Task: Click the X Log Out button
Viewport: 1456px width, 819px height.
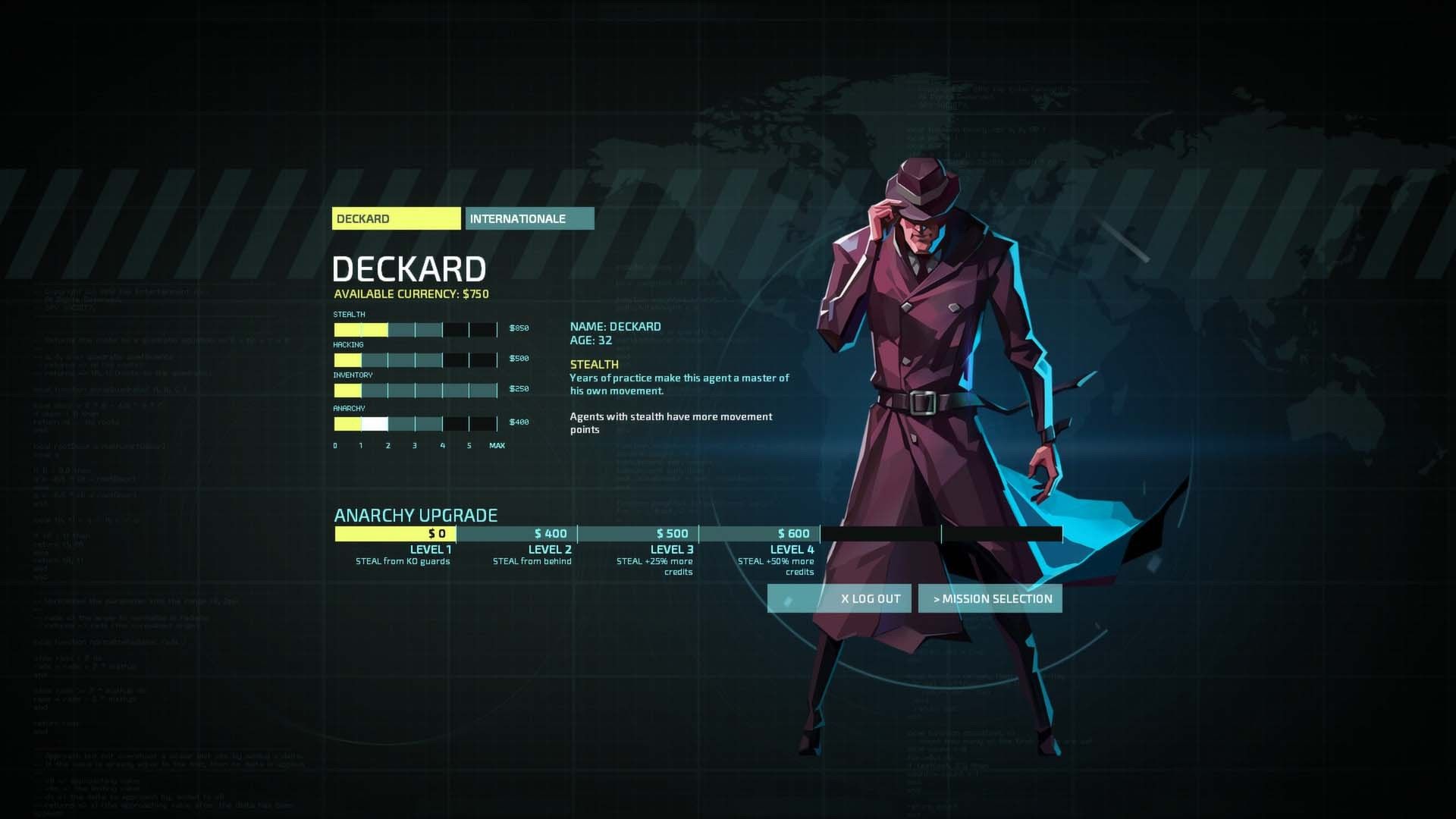Action: pos(840,598)
